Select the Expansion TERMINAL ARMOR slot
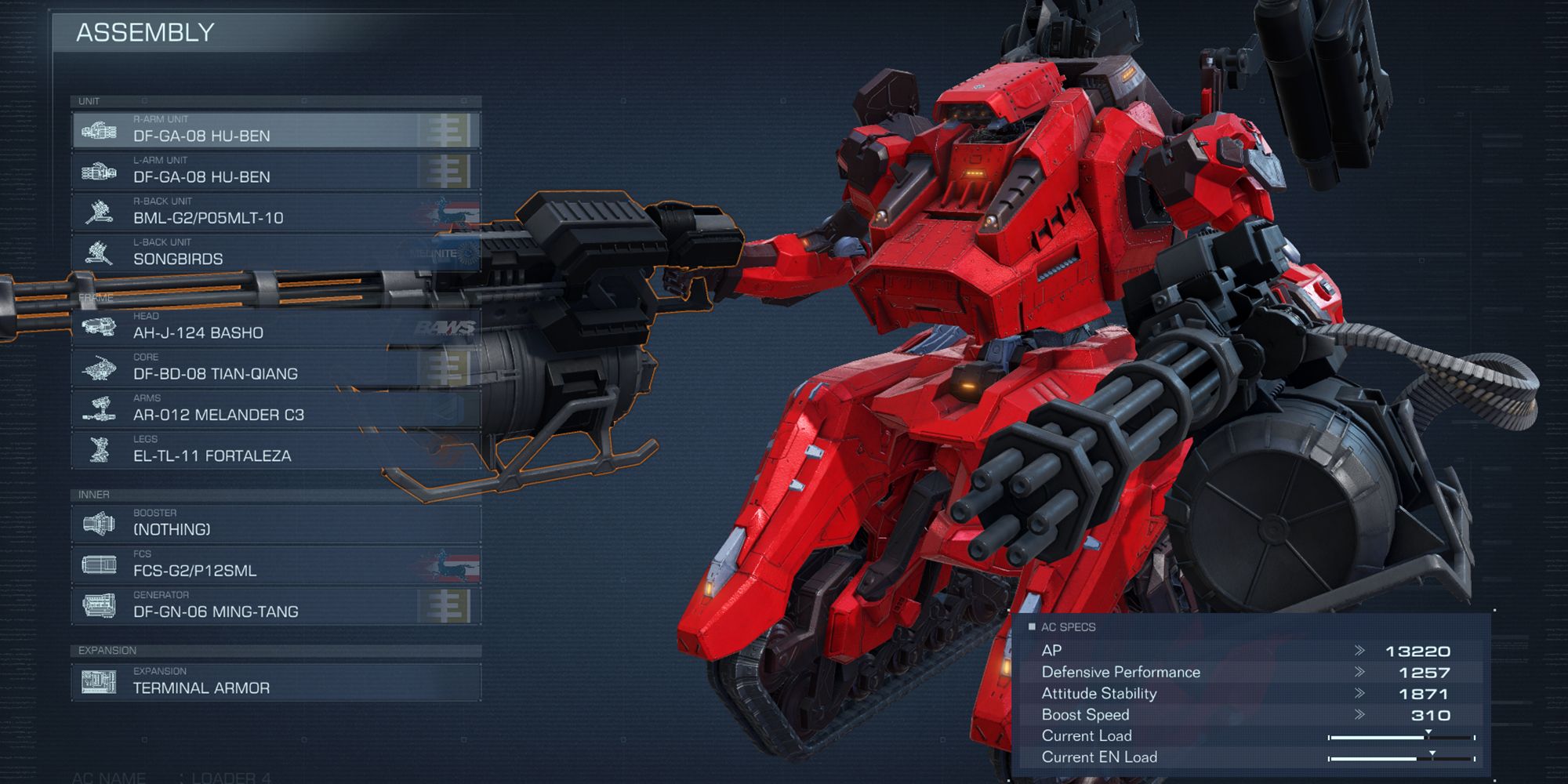The image size is (1568, 784). 274,681
